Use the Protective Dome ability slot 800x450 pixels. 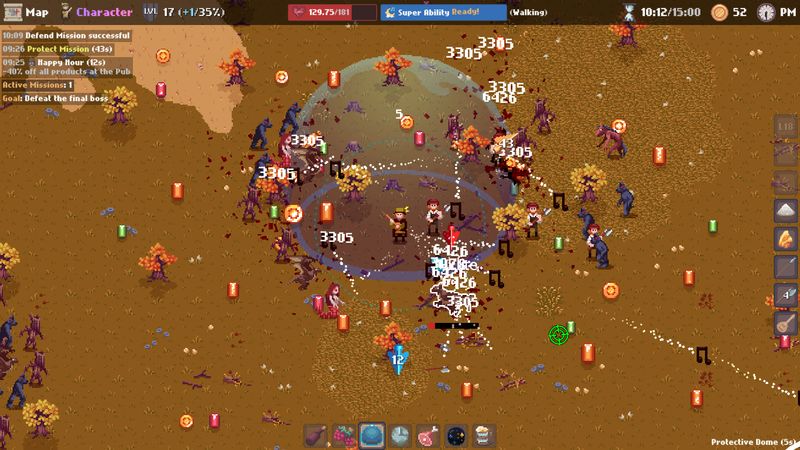tap(372, 435)
